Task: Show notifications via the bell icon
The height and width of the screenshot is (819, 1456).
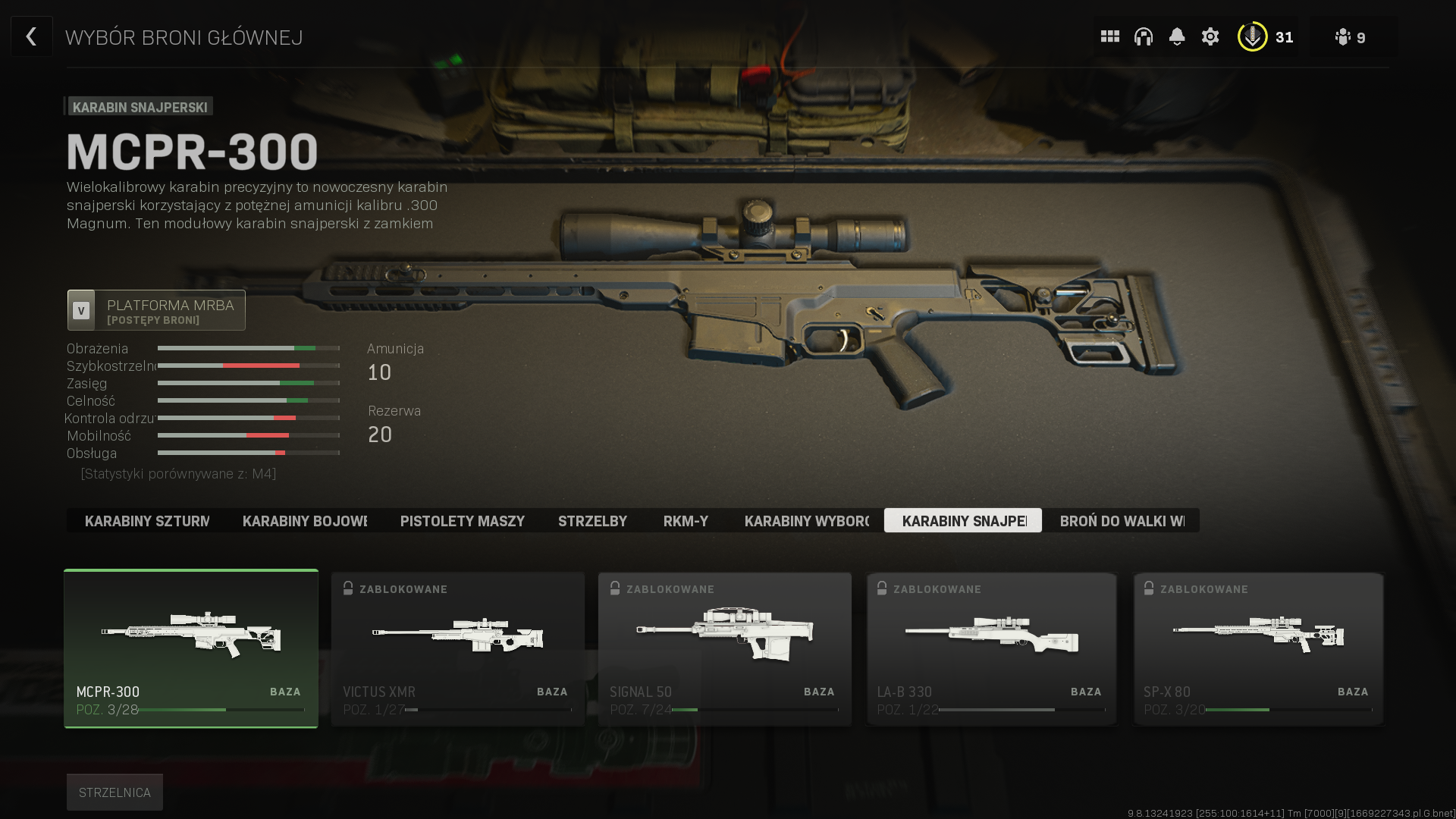Action: click(x=1176, y=36)
